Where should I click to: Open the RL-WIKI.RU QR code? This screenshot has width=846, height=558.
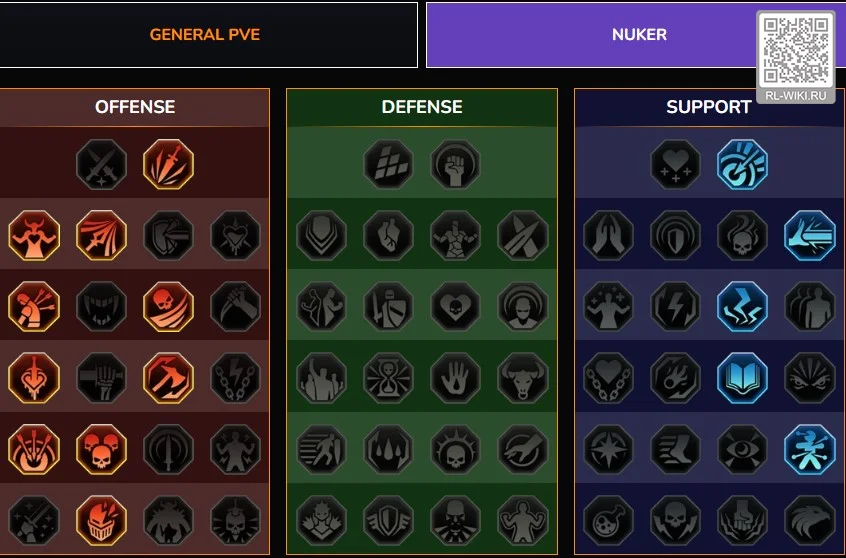tap(796, 50)
